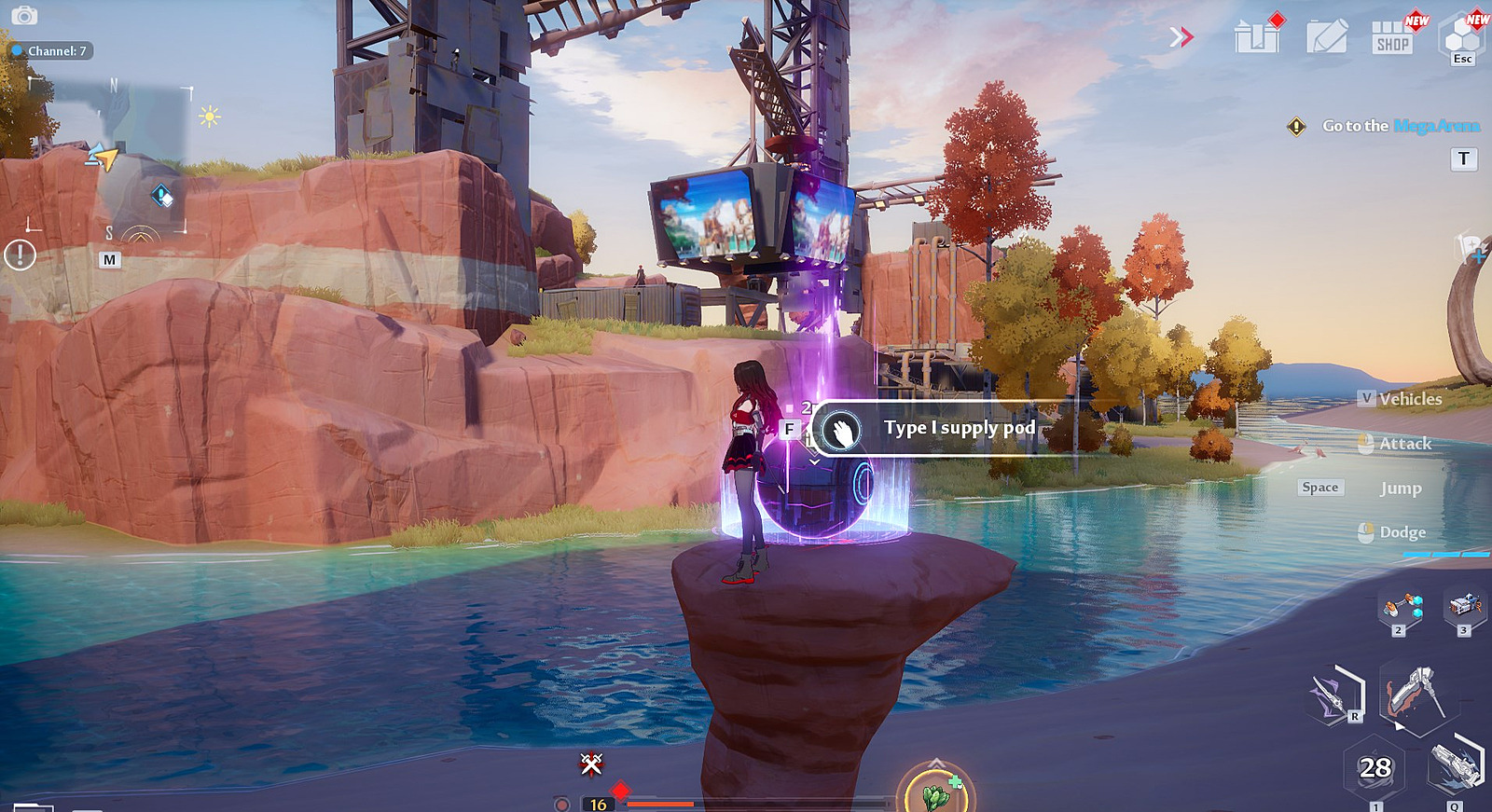This screenshot has width=1492, height=812.
Task: Select the blue quest marker on minimap
Action: point(161,196)
